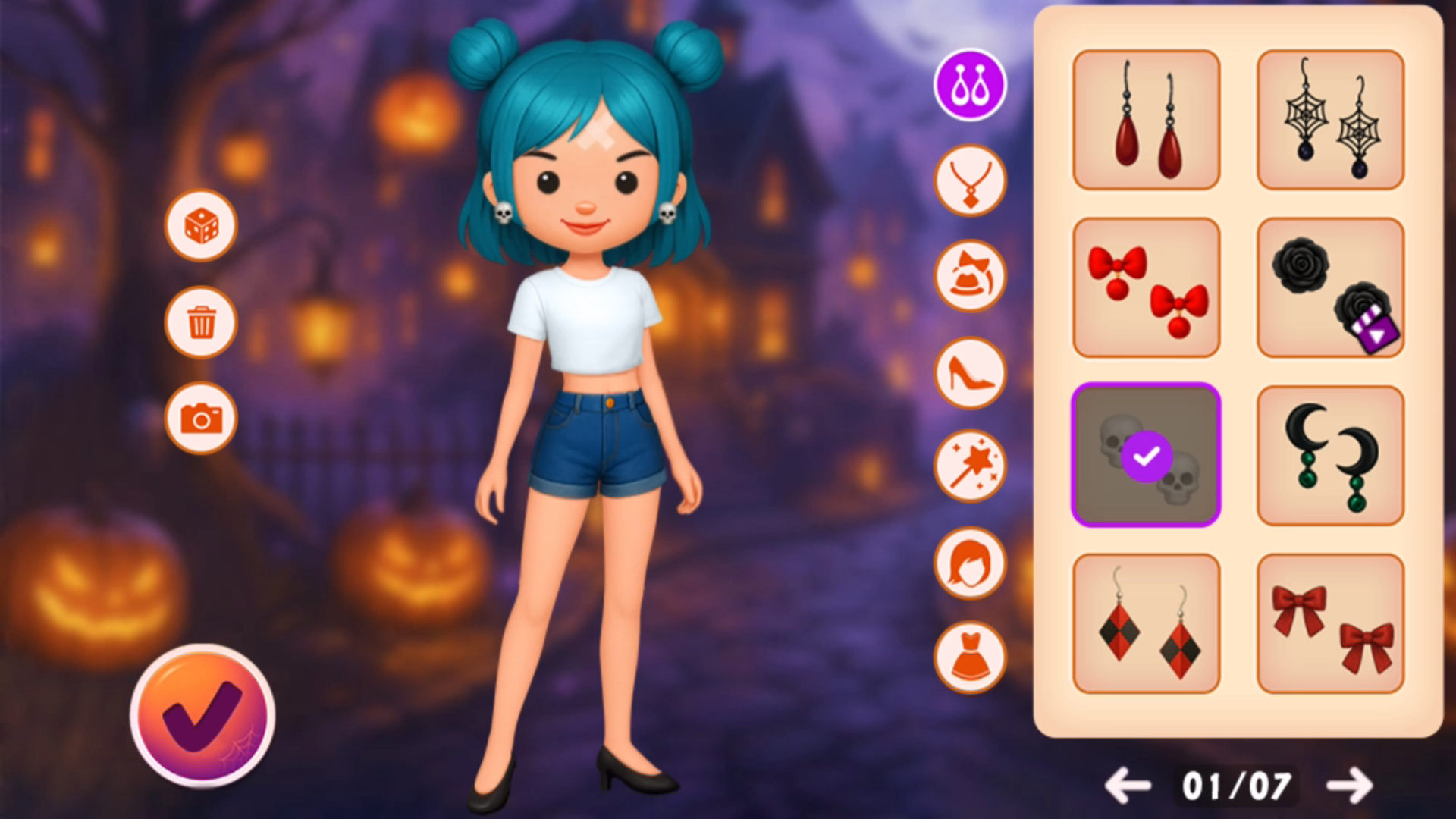Clear the outfit with the trash button
Screen dimensions: 1456x819
201,322
